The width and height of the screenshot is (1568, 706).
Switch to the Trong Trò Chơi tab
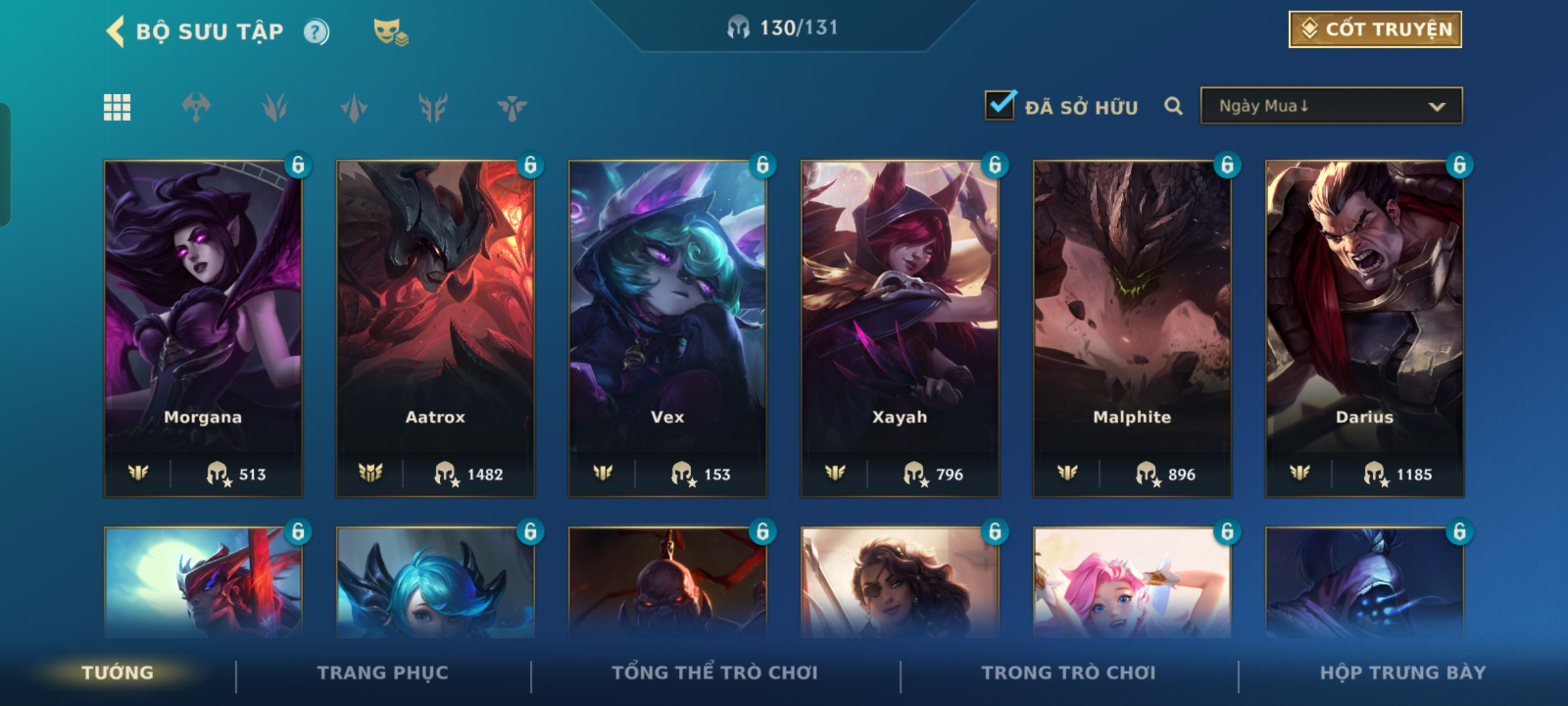(1068, 673)
